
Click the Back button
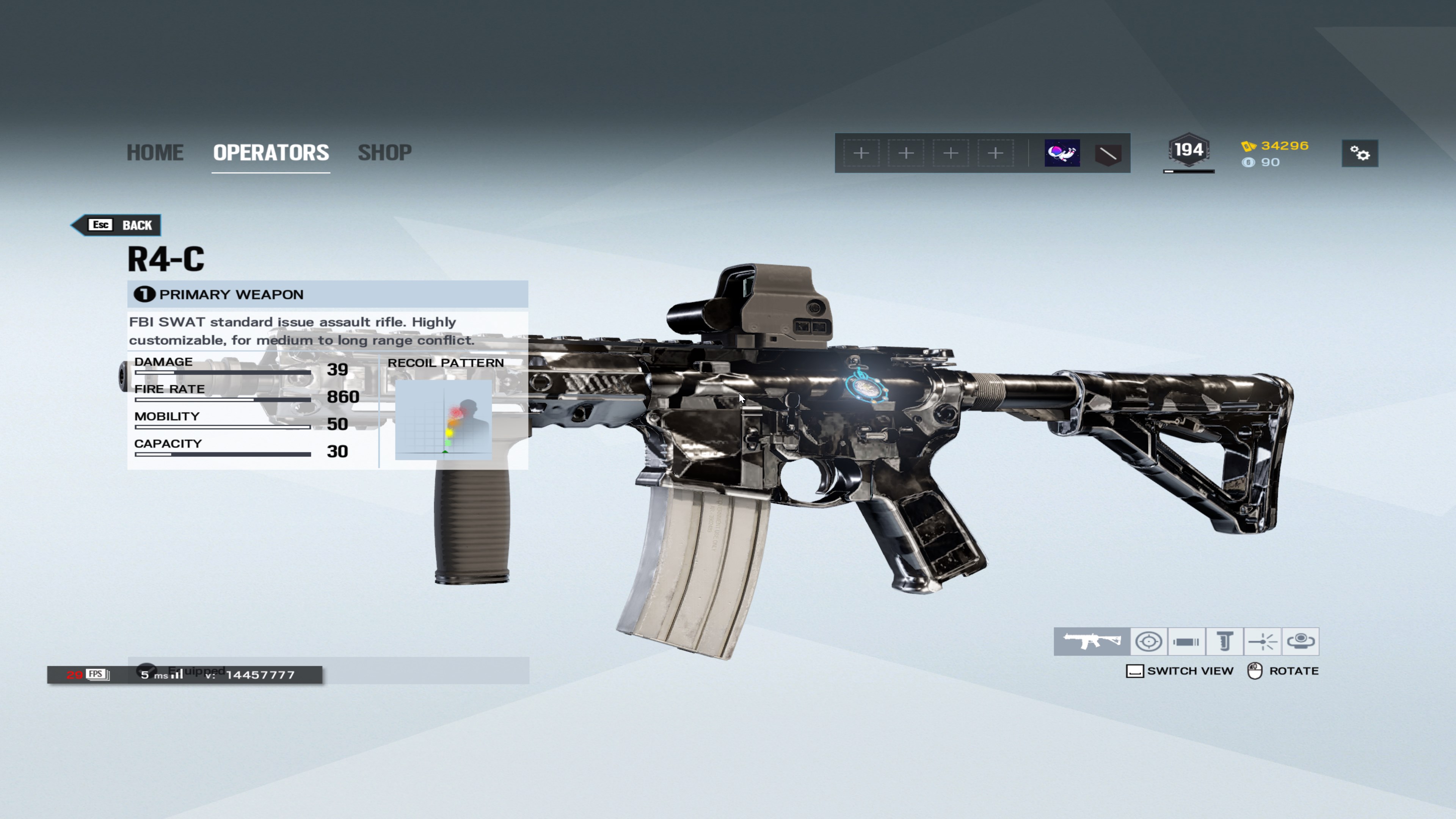[118, 225]
